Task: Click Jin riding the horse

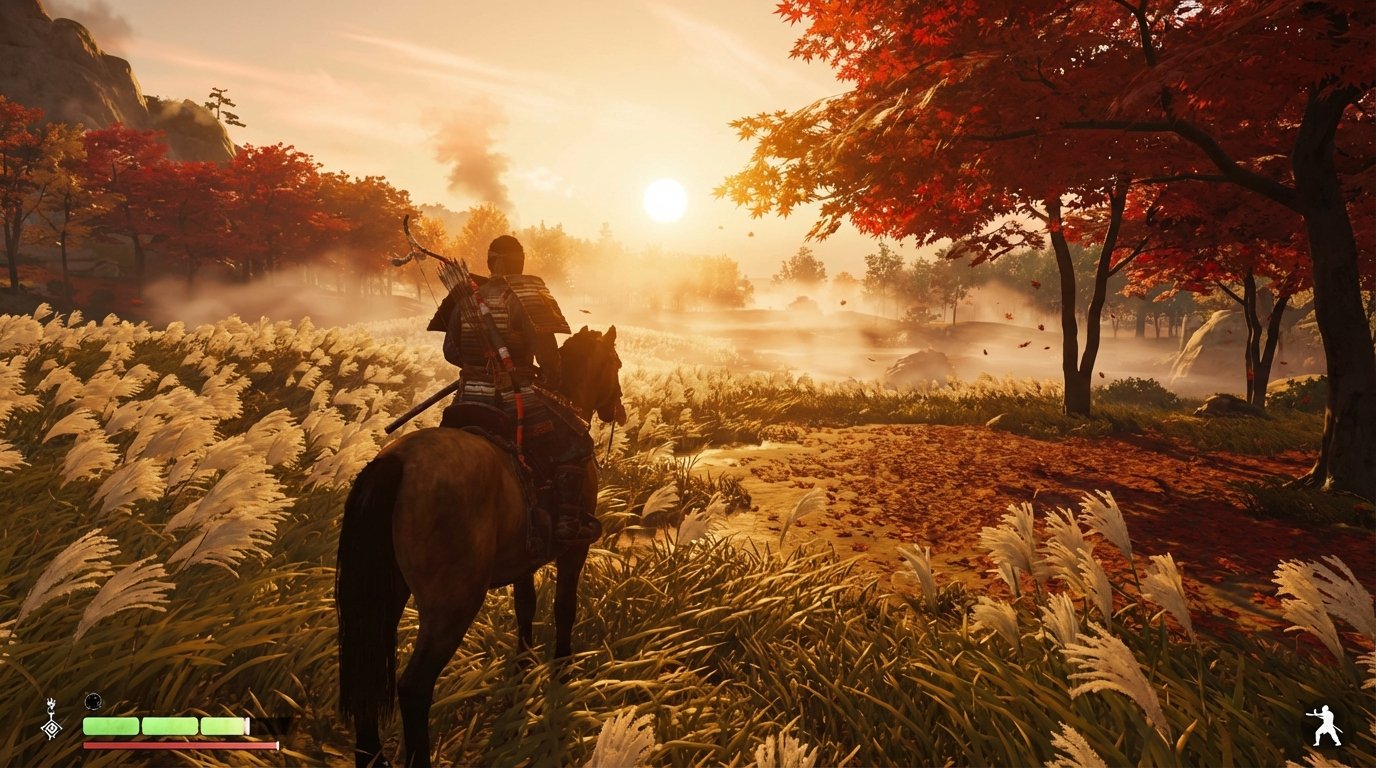Action: [x=500, y=330]
